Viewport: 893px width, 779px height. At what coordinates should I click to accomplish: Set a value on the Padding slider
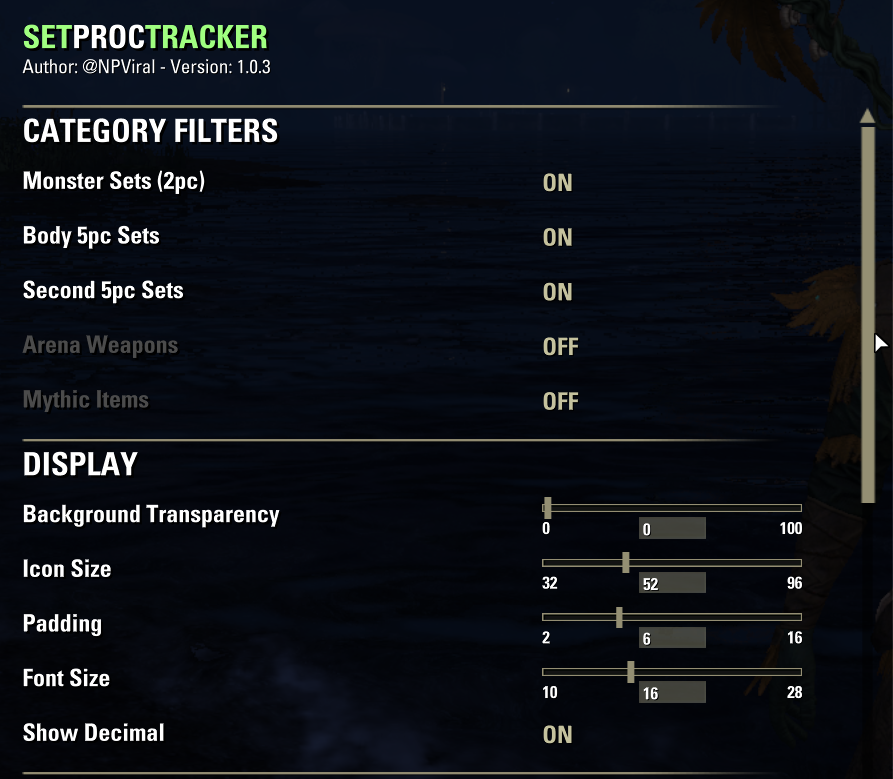coord(671,617)
